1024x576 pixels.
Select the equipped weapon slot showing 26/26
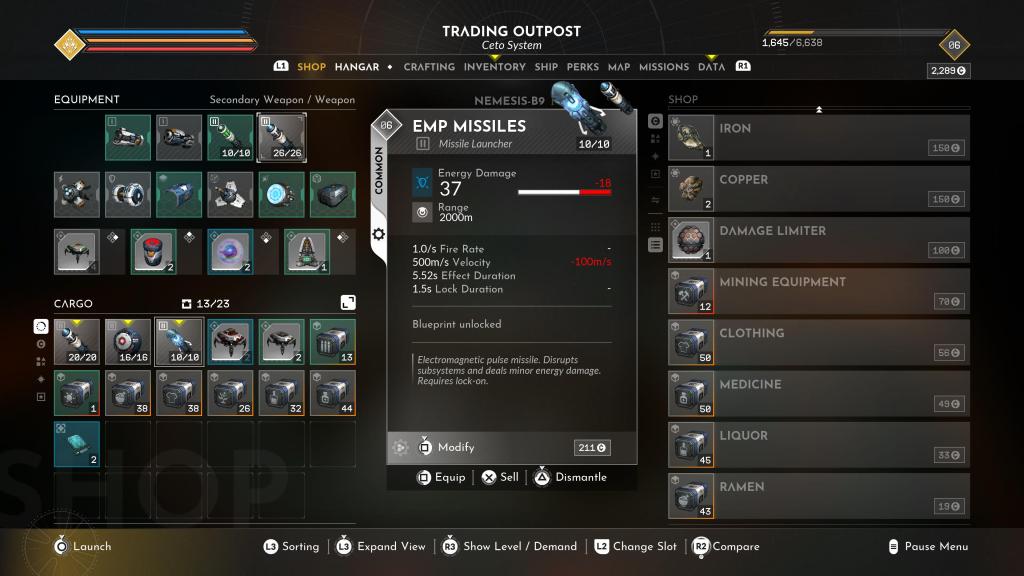tap(281, 138)
